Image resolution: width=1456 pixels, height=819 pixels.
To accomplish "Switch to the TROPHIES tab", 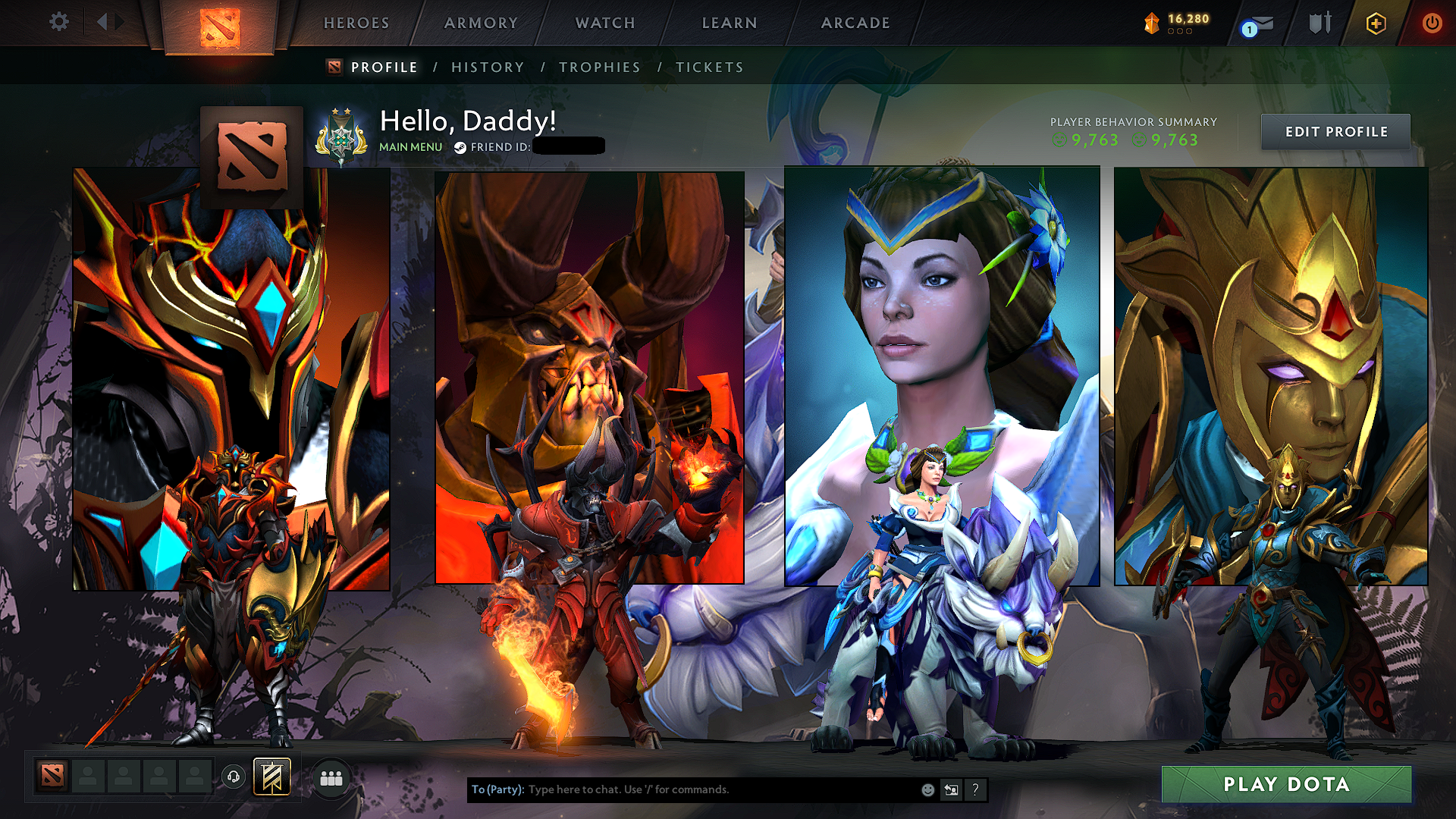I will (599, 67).
